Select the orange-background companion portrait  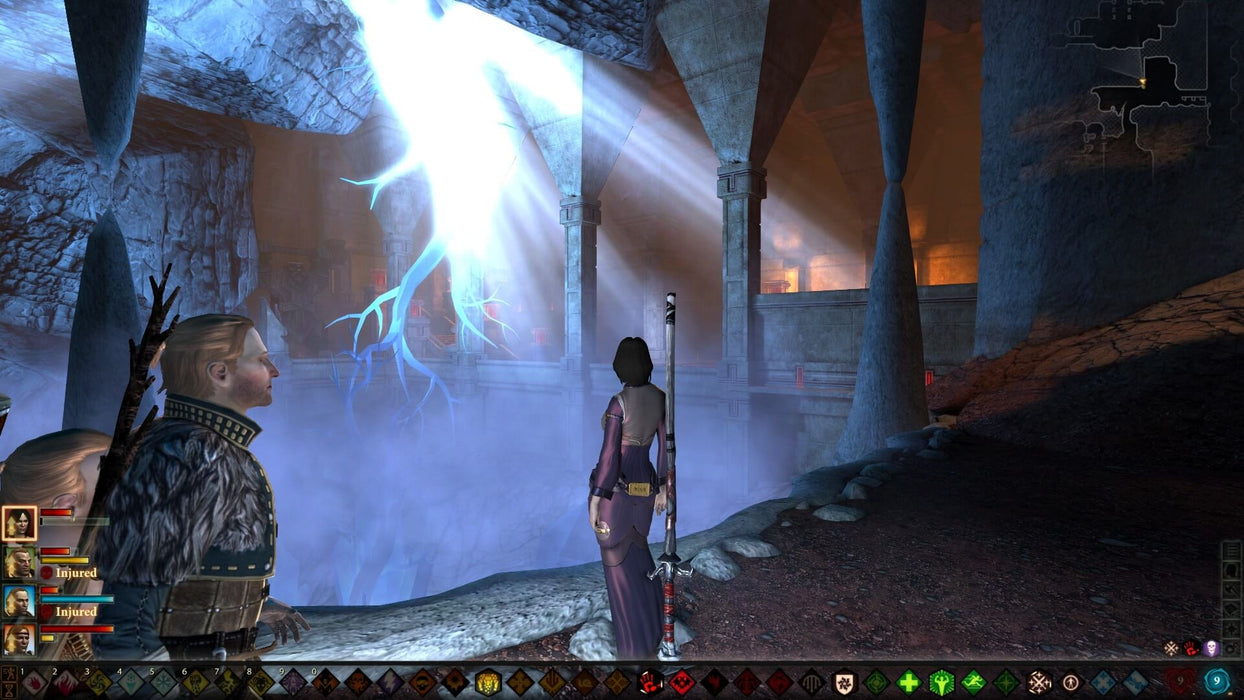(x=19, y=638)
